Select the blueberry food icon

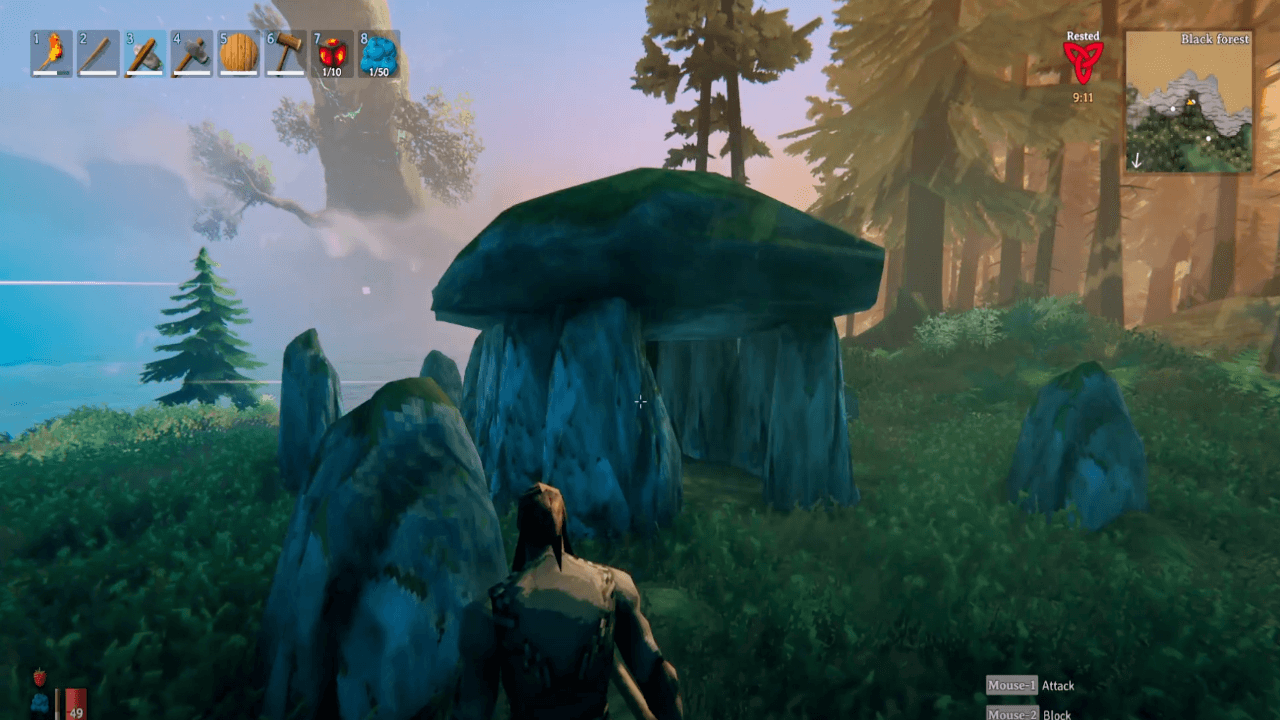point(40,701)
